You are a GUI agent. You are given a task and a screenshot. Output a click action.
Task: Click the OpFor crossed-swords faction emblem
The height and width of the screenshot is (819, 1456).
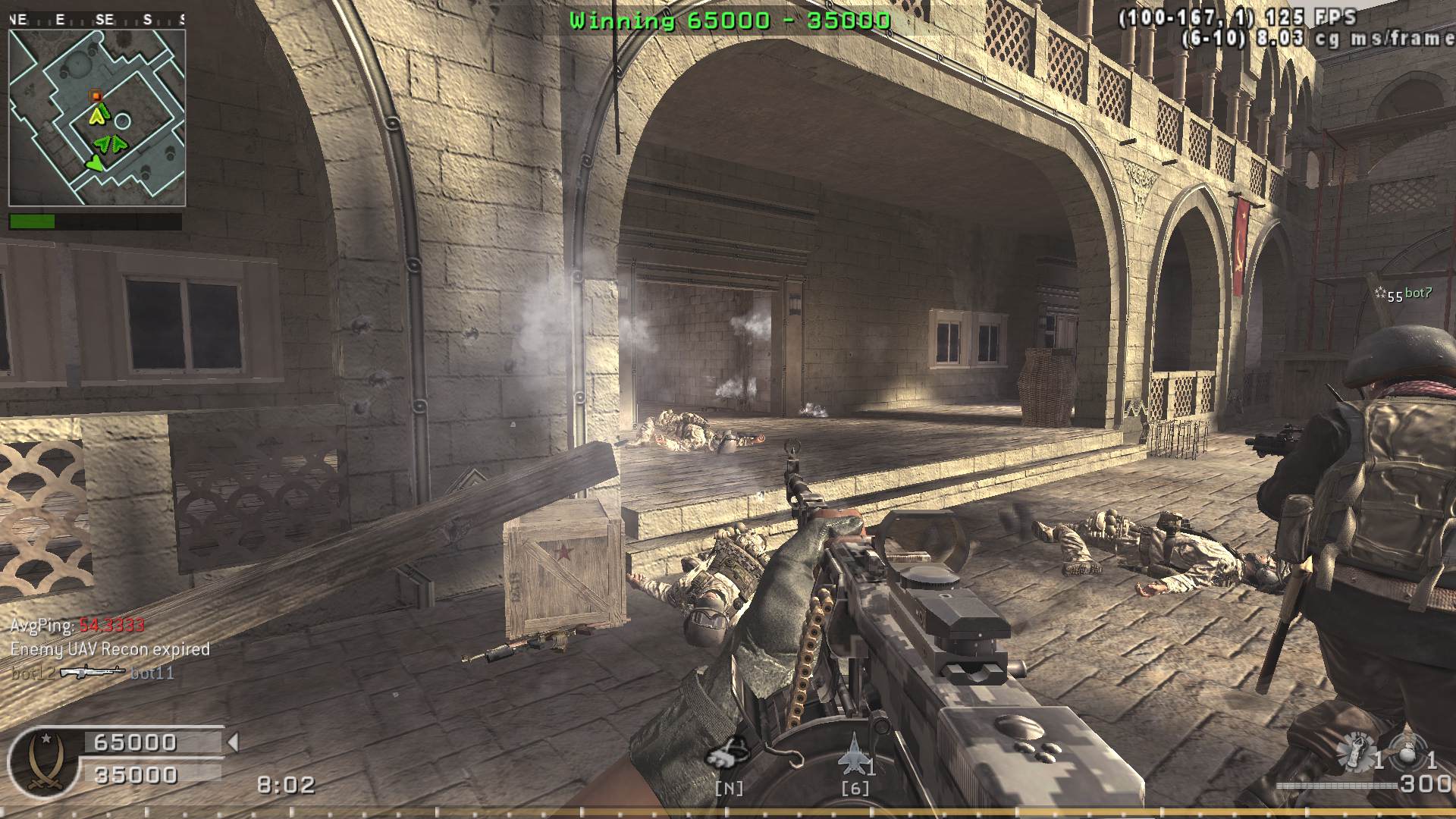(x=42, y=761)
